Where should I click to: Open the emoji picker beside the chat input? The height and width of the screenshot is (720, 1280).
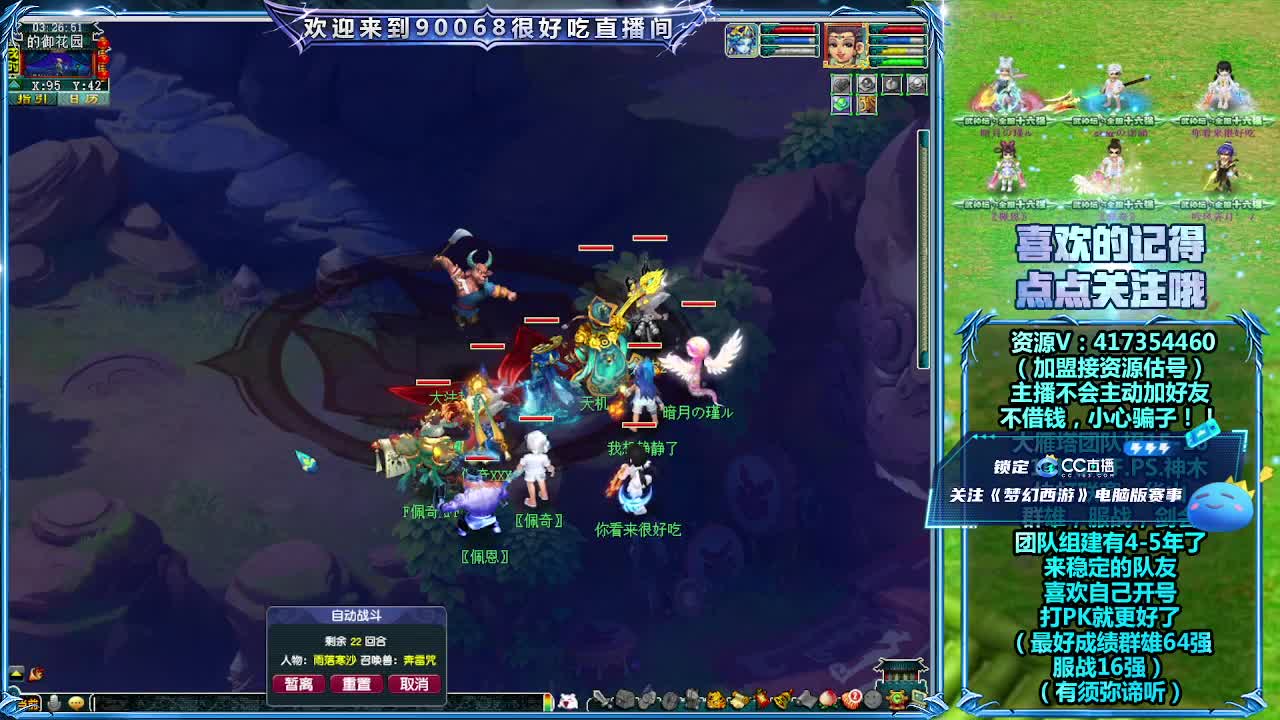pos(77,702)
